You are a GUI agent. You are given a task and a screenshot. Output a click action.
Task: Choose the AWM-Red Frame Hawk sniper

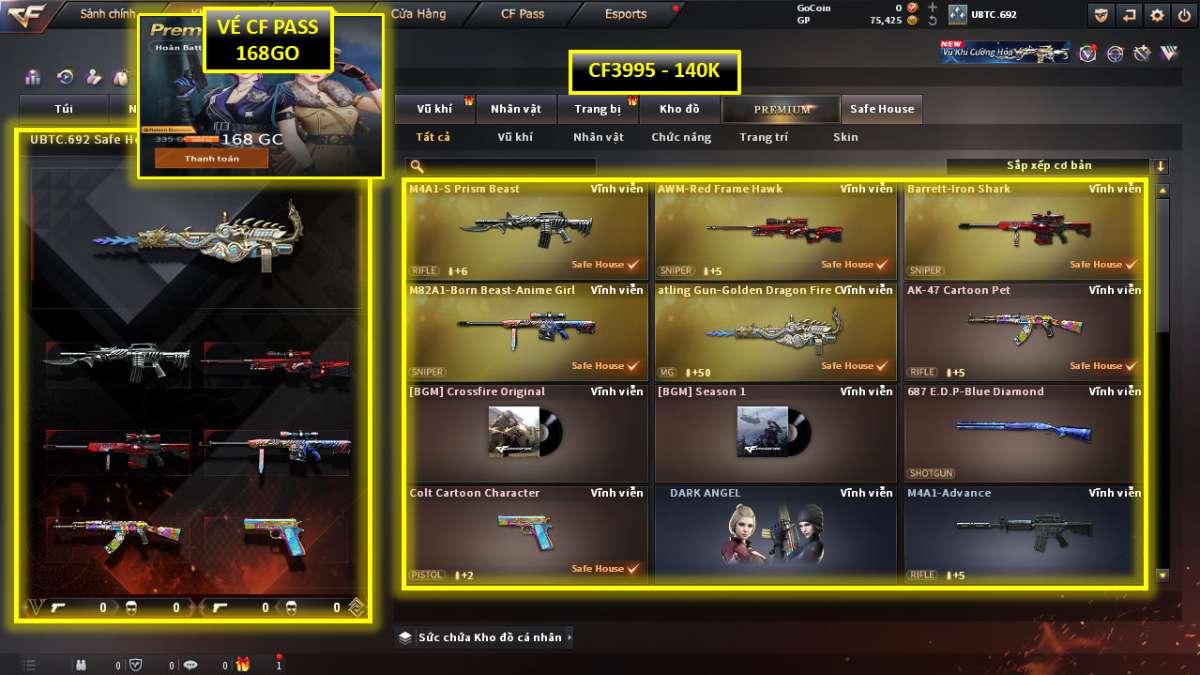point(775,230)
